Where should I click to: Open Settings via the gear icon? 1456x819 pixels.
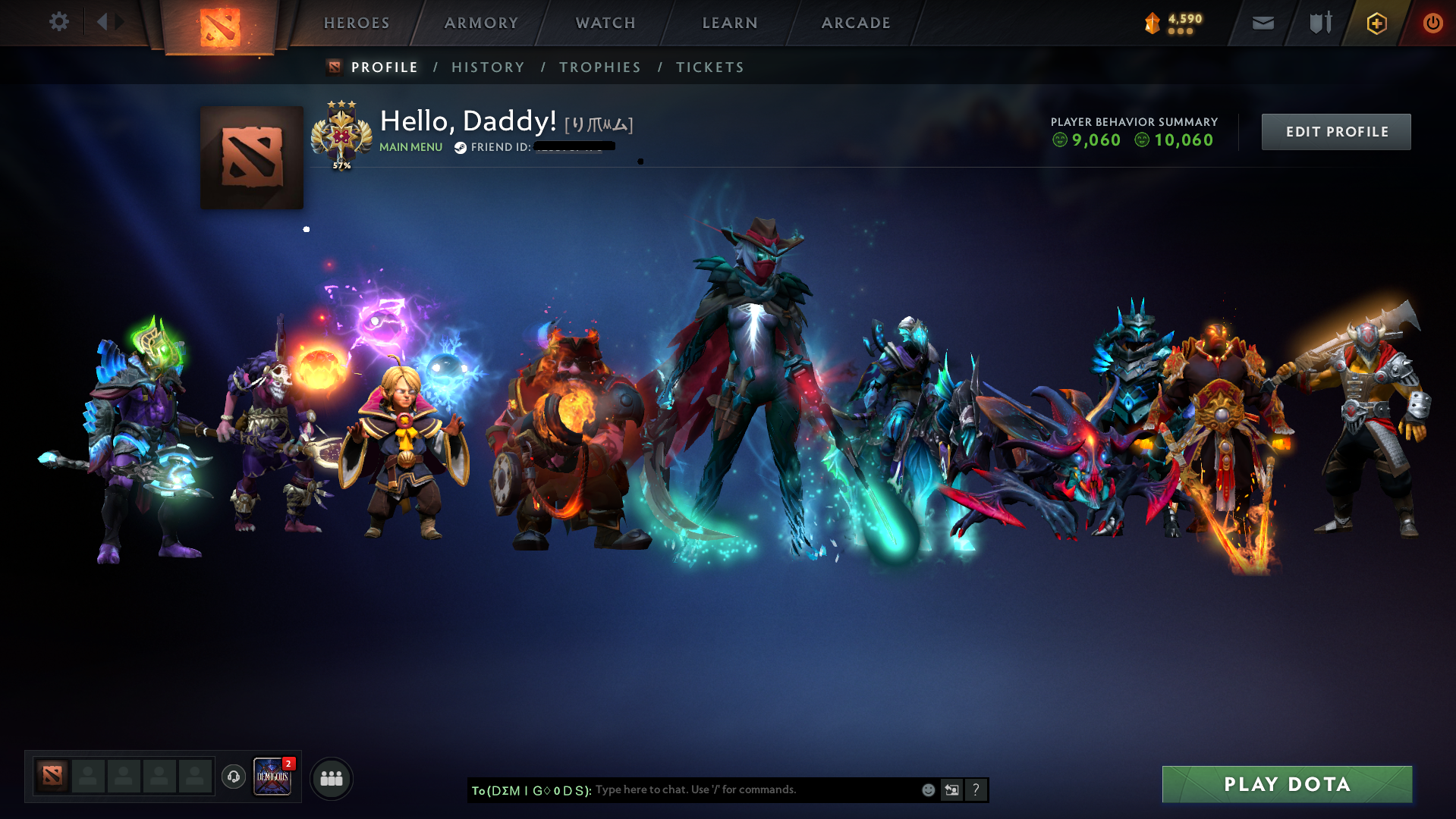click(x=59, y=22)
